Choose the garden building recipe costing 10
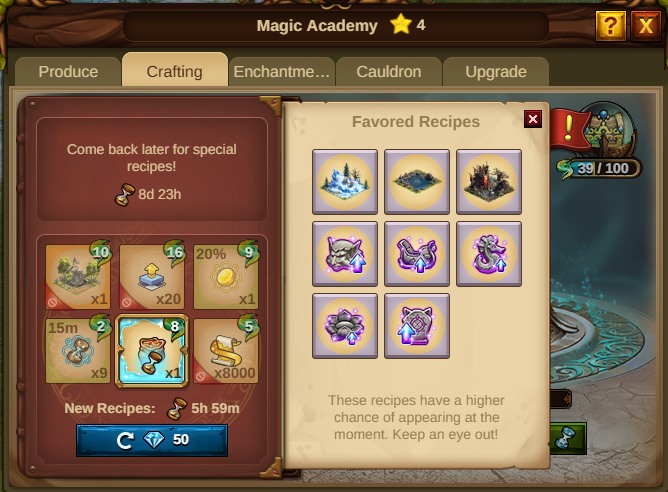668x492 pixels. point(78,277)
